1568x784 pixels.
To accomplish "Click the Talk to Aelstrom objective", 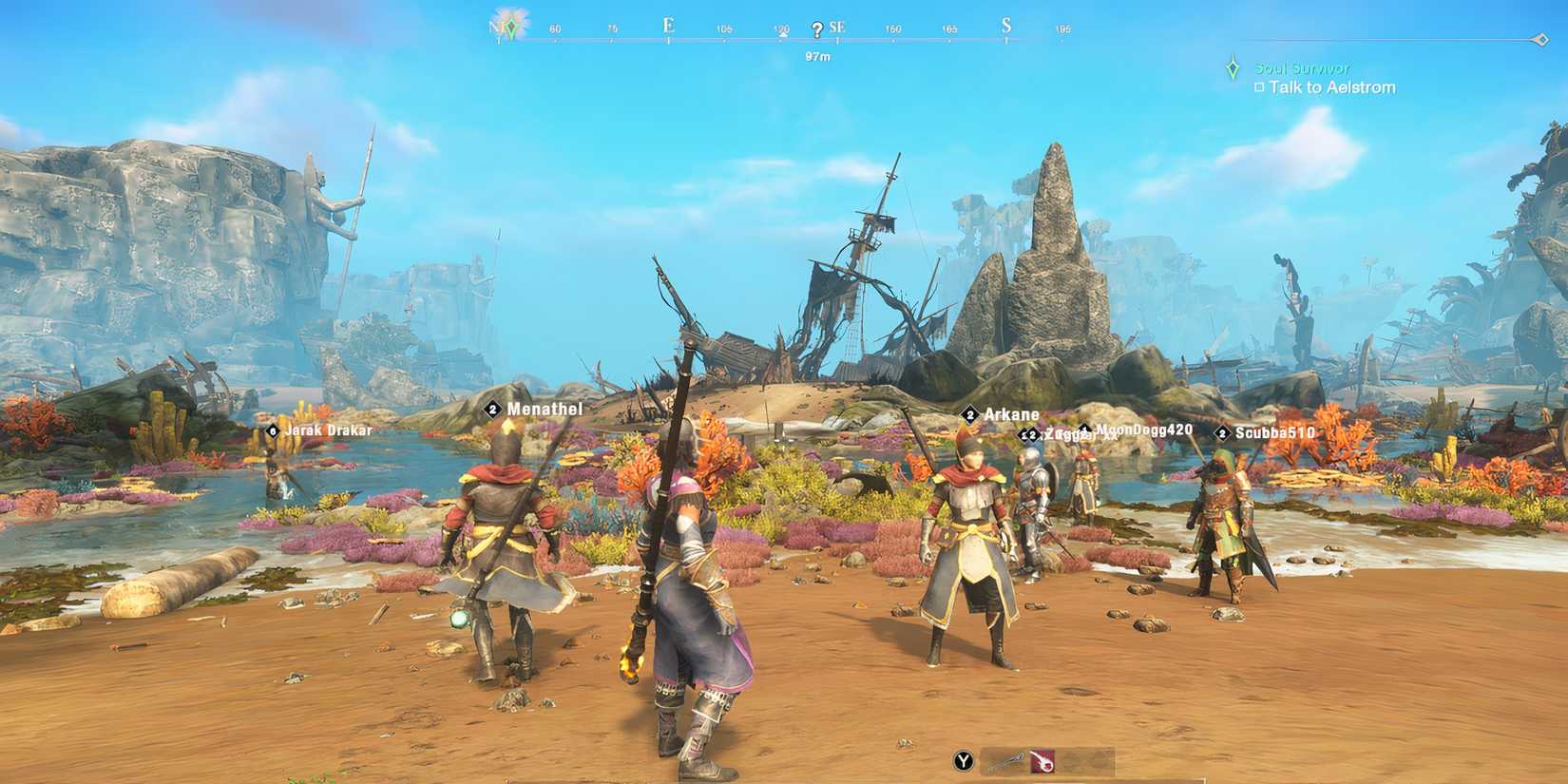I will click(x=1331, y=87).
